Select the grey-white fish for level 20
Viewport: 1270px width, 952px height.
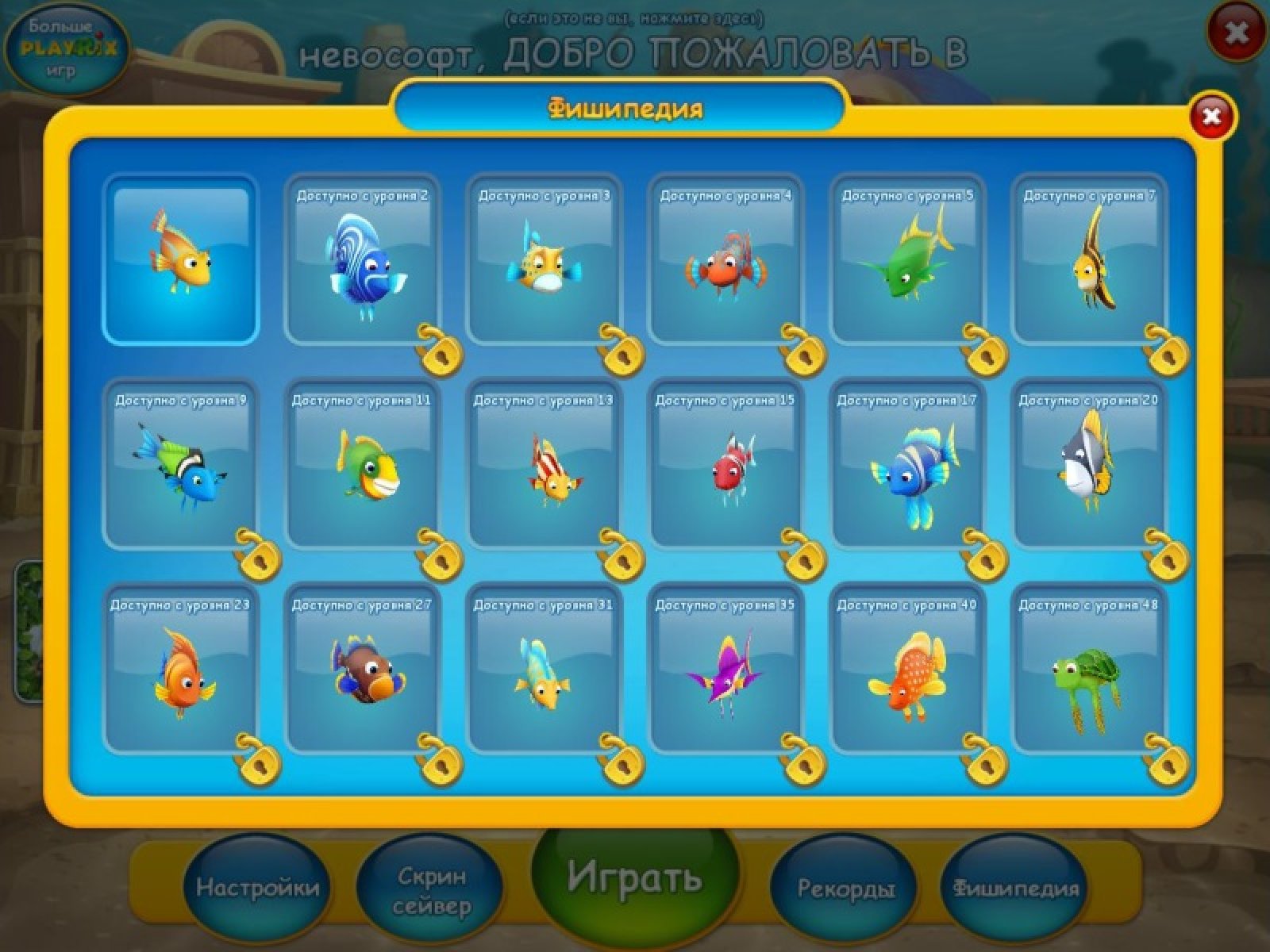pyautogui.click(x=1089, y=464)
